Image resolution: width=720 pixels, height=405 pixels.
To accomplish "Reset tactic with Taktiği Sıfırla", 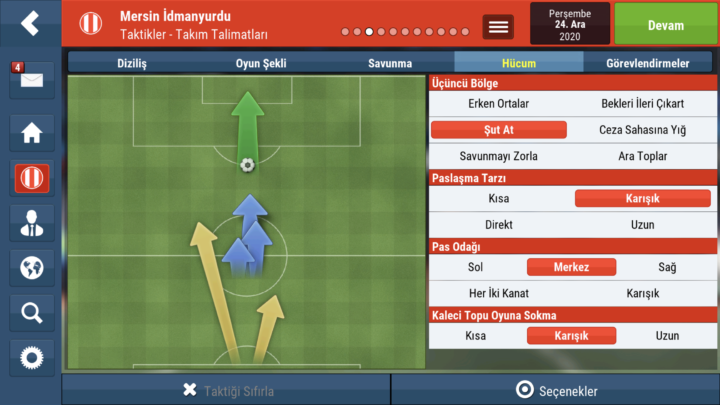I will click(x=227, y=390).
